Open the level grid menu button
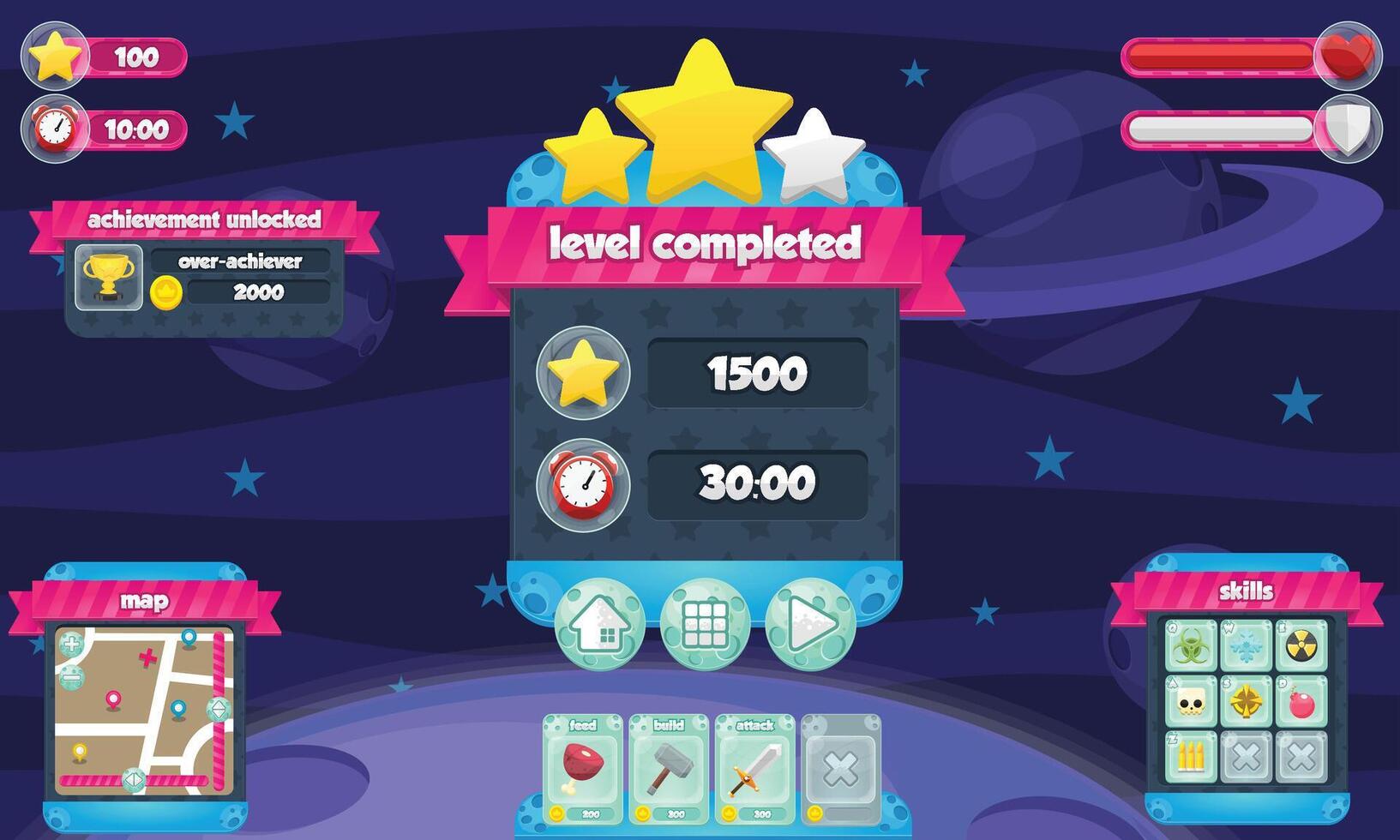The height and width of the screenshot is (840, 1400). 705,625
